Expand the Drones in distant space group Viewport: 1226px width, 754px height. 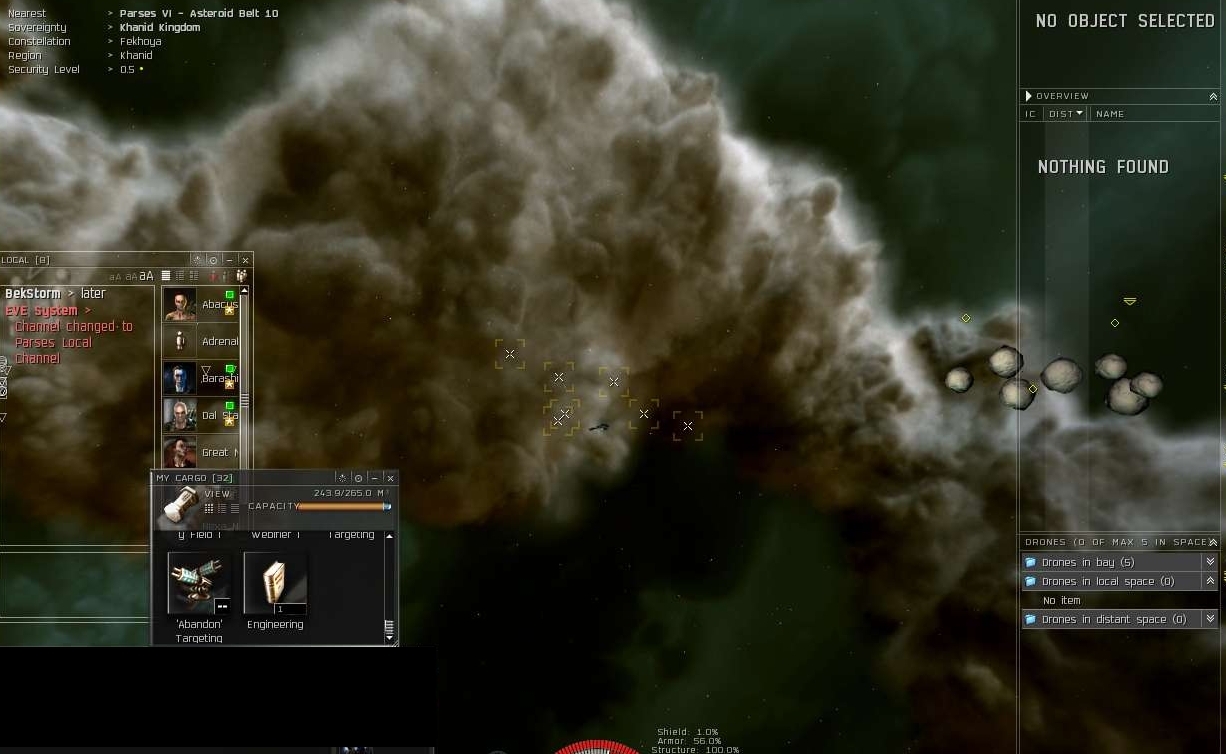pyautogui.click(x=1210, y=619)
